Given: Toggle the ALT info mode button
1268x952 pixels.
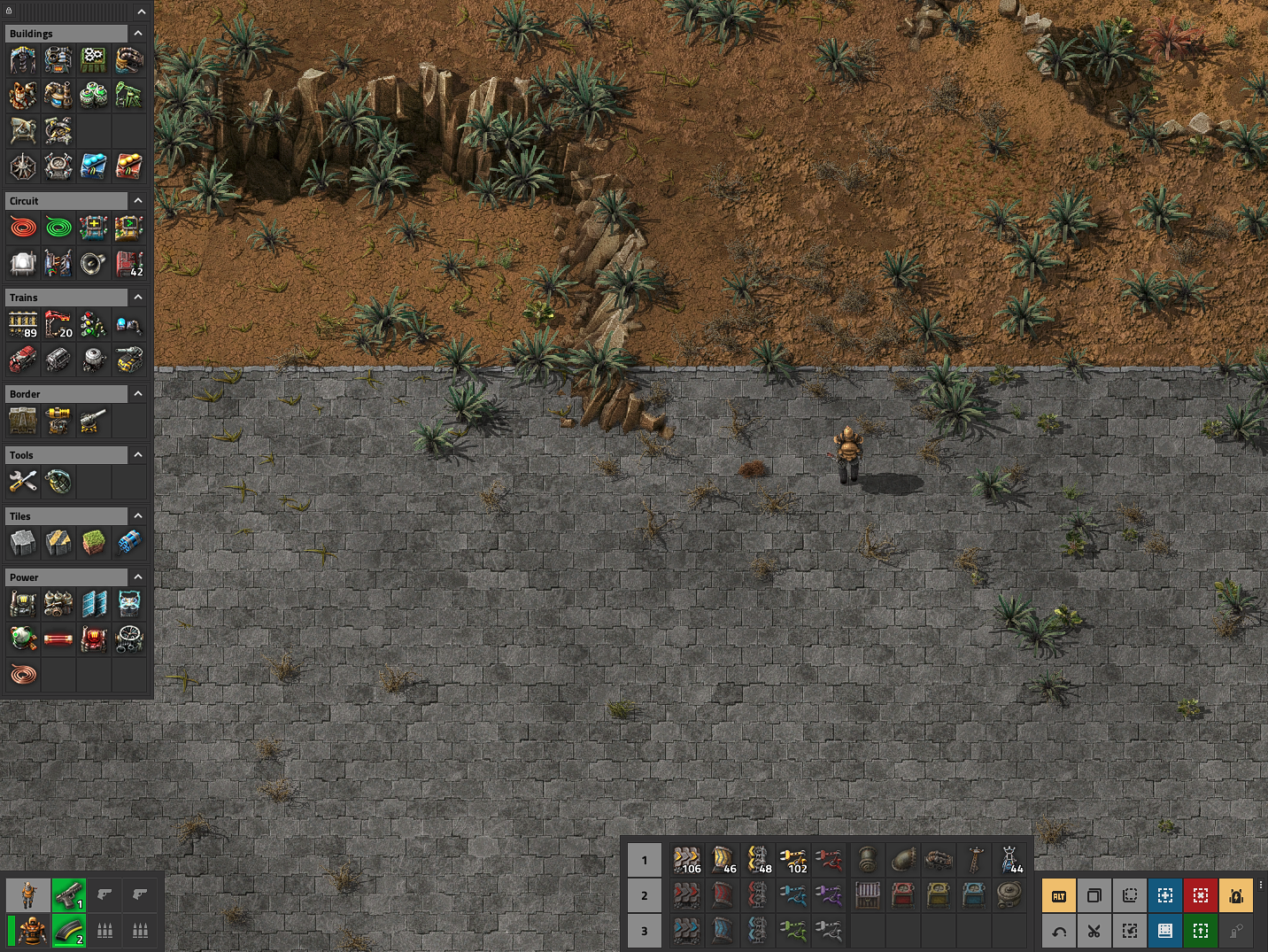Looking at the screenshot, I should (1059, 896).
